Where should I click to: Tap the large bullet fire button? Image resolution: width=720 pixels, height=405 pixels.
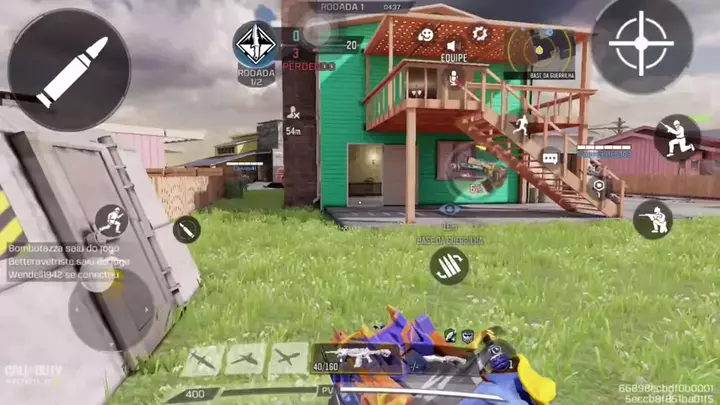click(68, 69)
